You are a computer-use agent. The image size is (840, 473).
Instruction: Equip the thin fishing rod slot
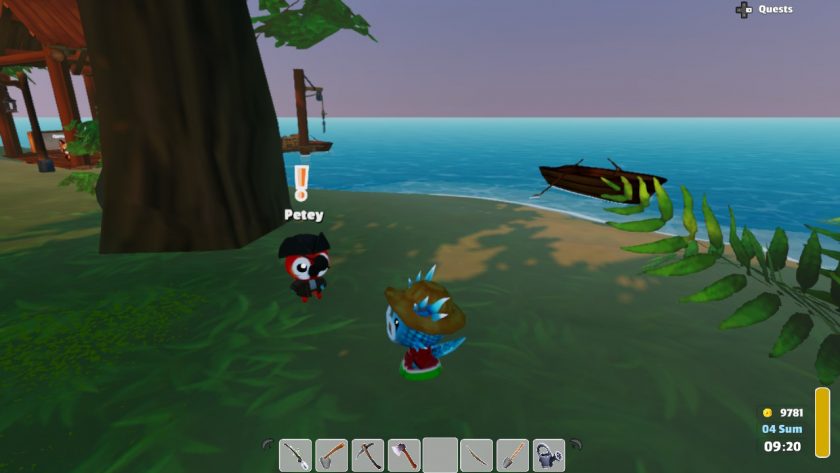pyautogui.click(x=476, y=456)
